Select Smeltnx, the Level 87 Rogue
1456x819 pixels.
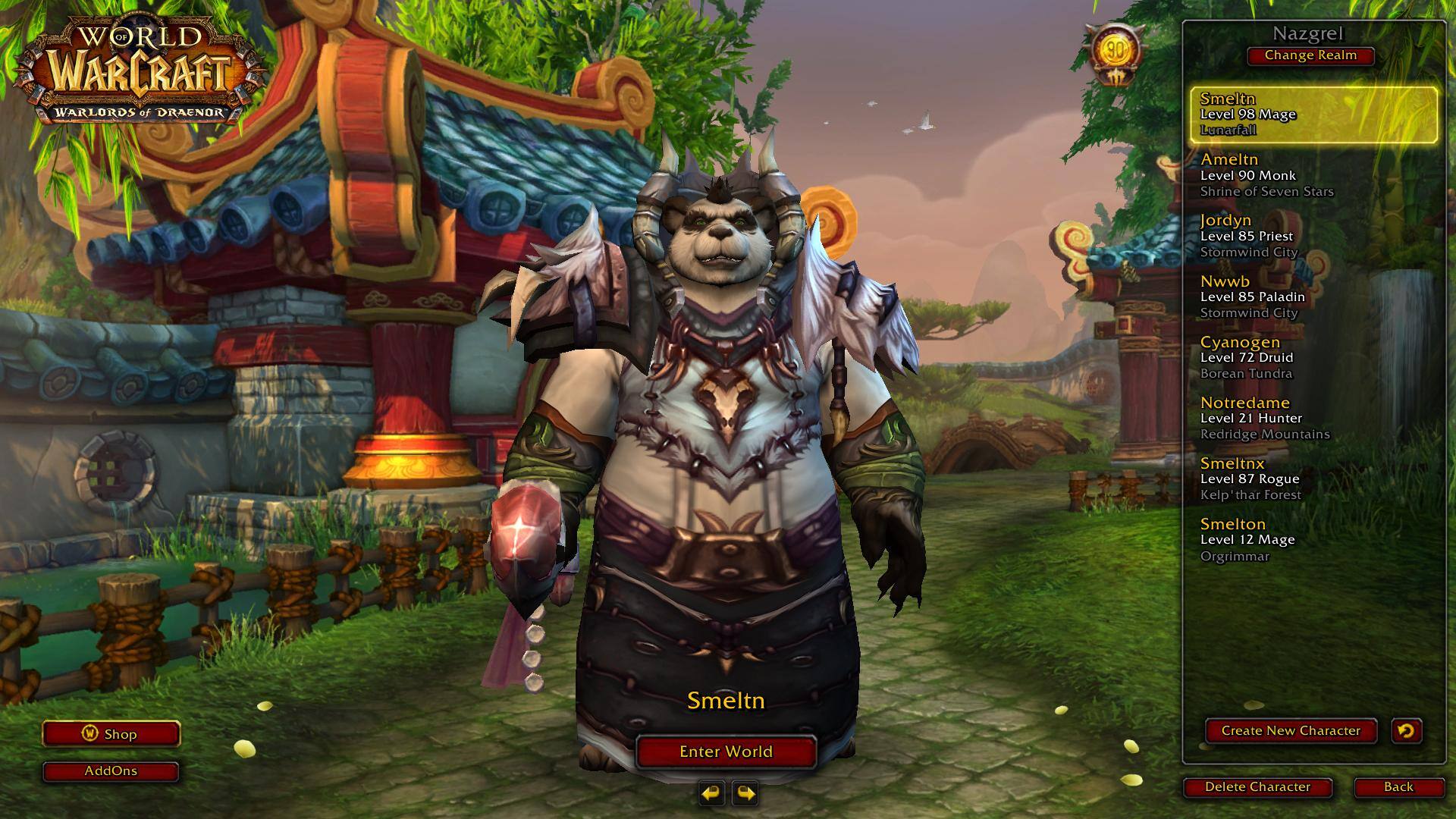click(x=1313, y=479)
